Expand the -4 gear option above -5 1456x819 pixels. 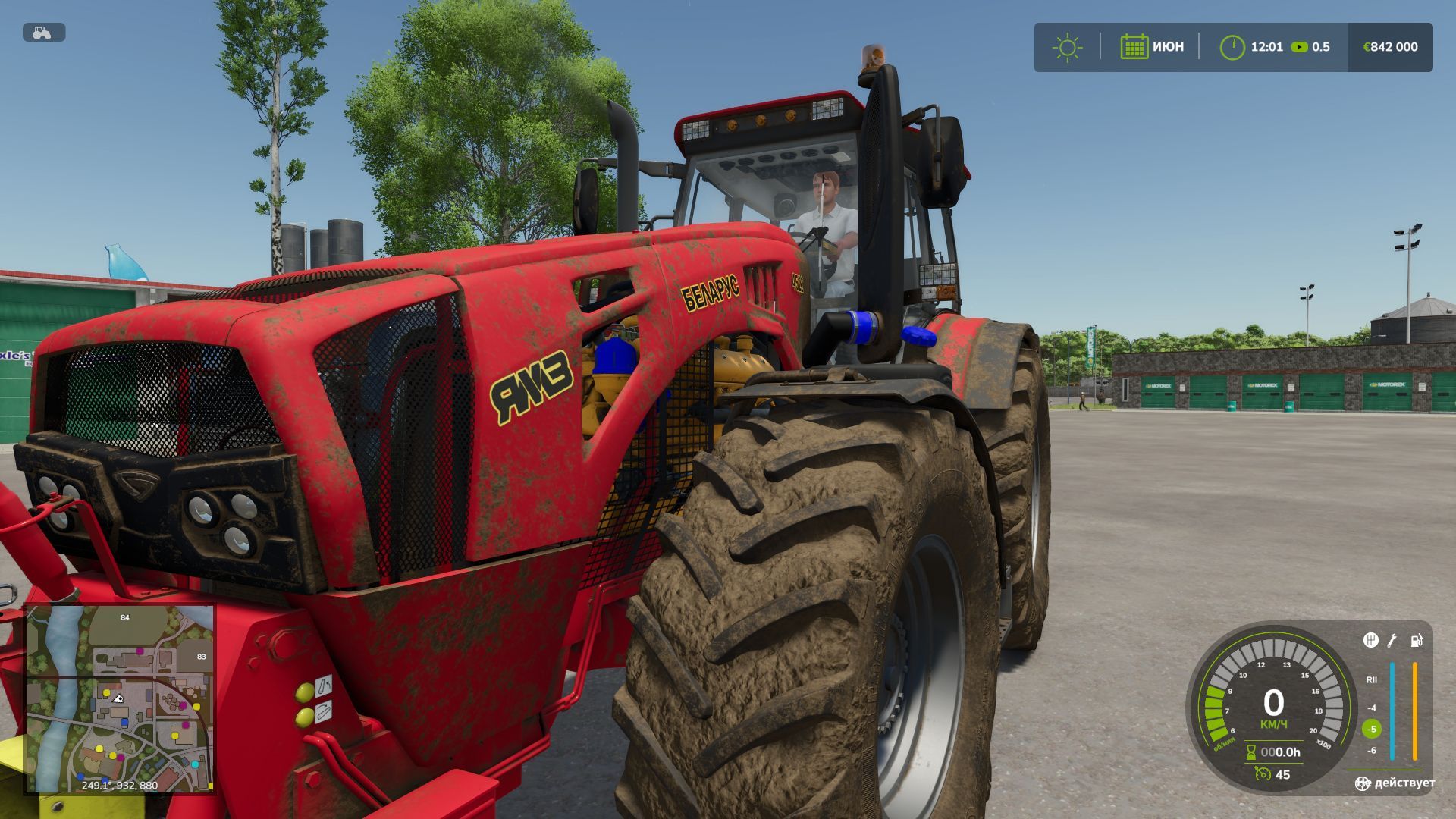tap(1373, 708)
